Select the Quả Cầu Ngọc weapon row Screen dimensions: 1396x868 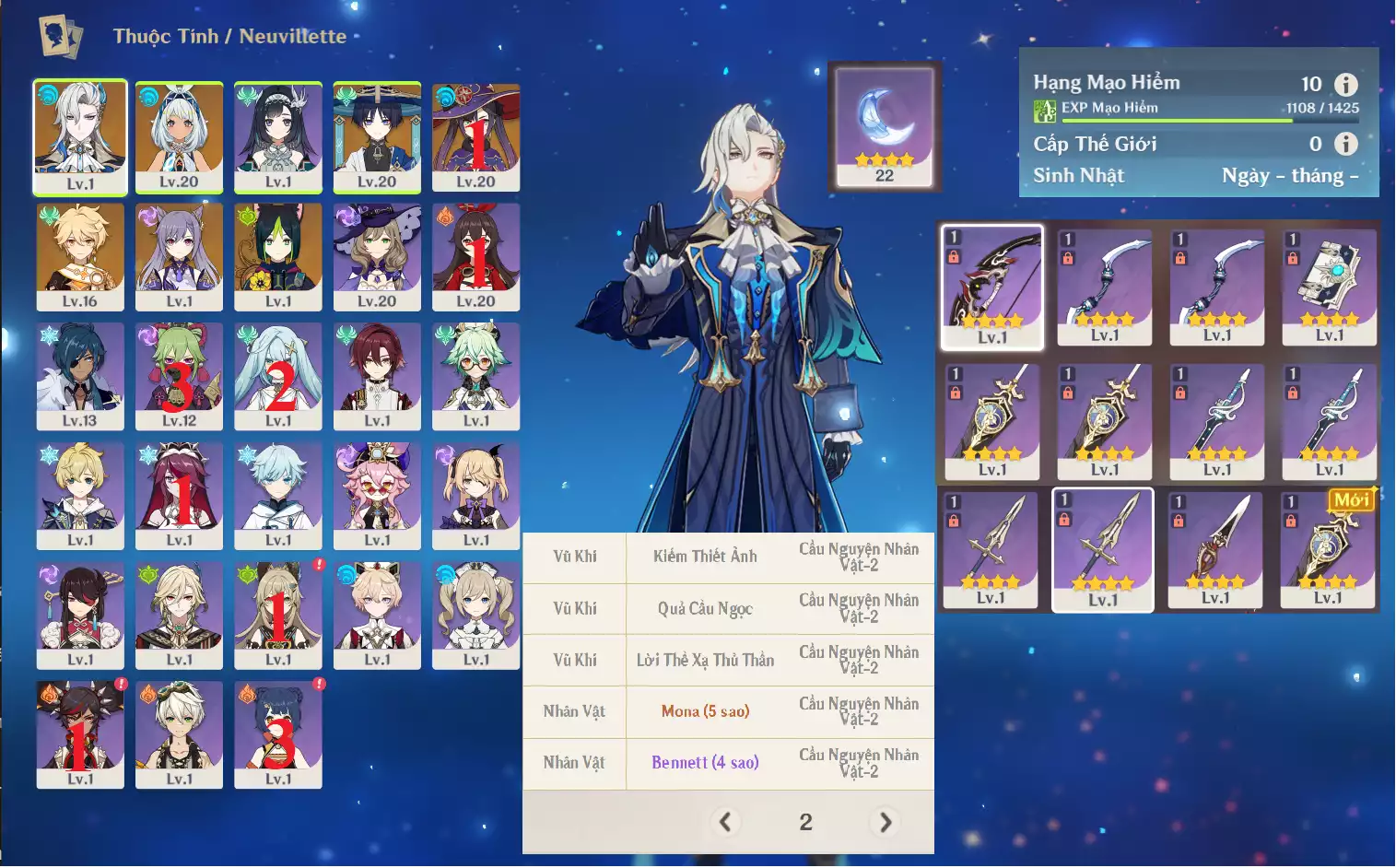tap(705, 608)
